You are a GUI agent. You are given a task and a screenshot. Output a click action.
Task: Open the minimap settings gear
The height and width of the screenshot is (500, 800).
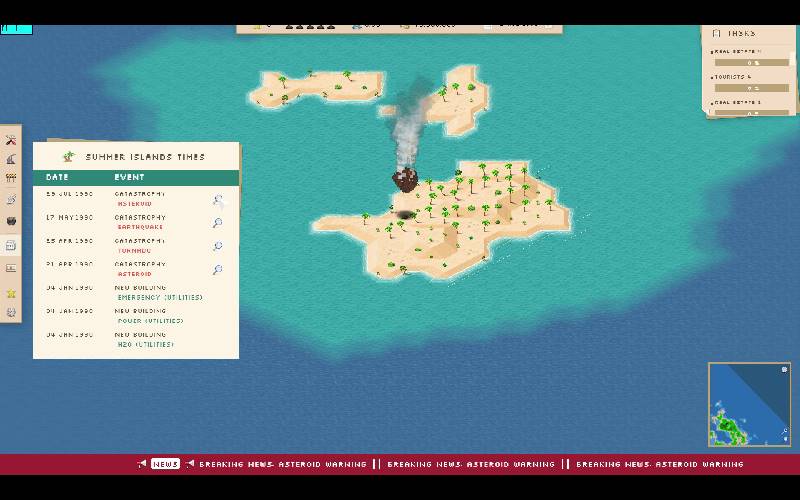tap(784, 370)
